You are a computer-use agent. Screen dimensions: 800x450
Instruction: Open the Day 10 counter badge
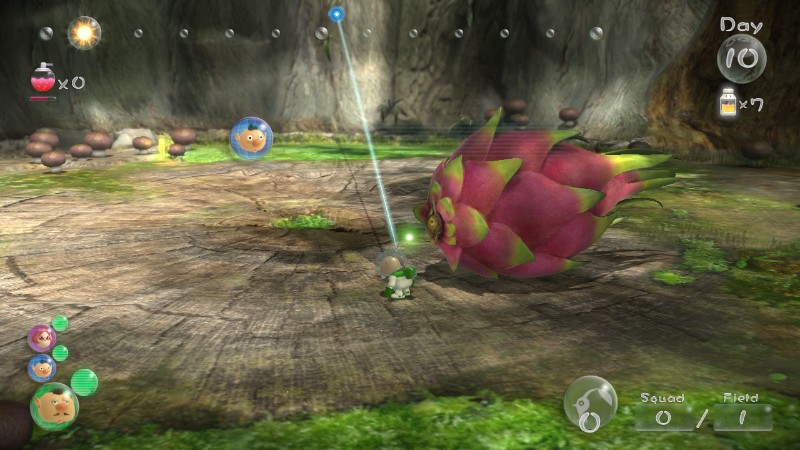(741, 55)
